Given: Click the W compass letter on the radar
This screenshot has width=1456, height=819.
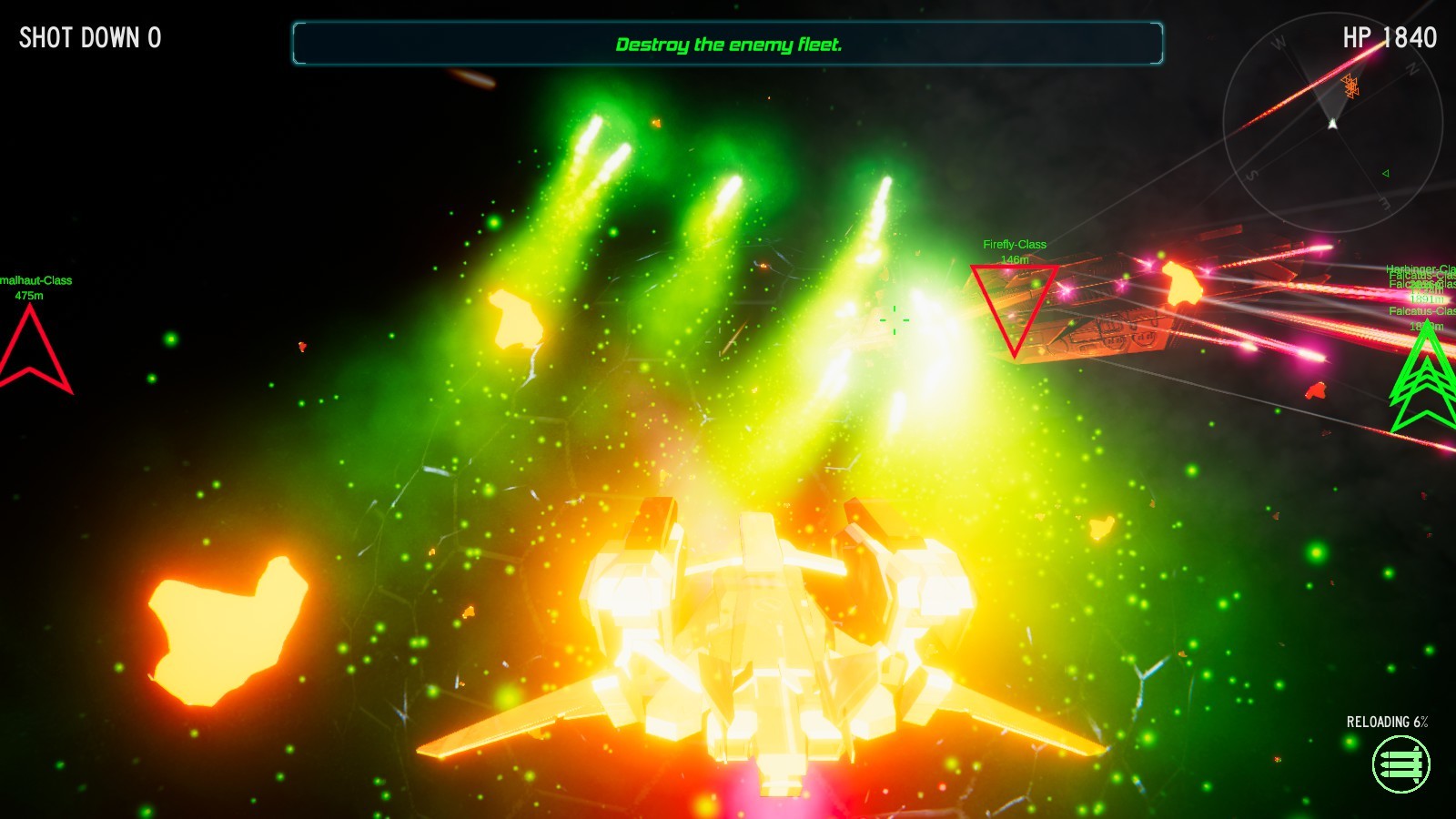Looking at the screenshot, I should pyautogui.click(x=1279, y=40).
